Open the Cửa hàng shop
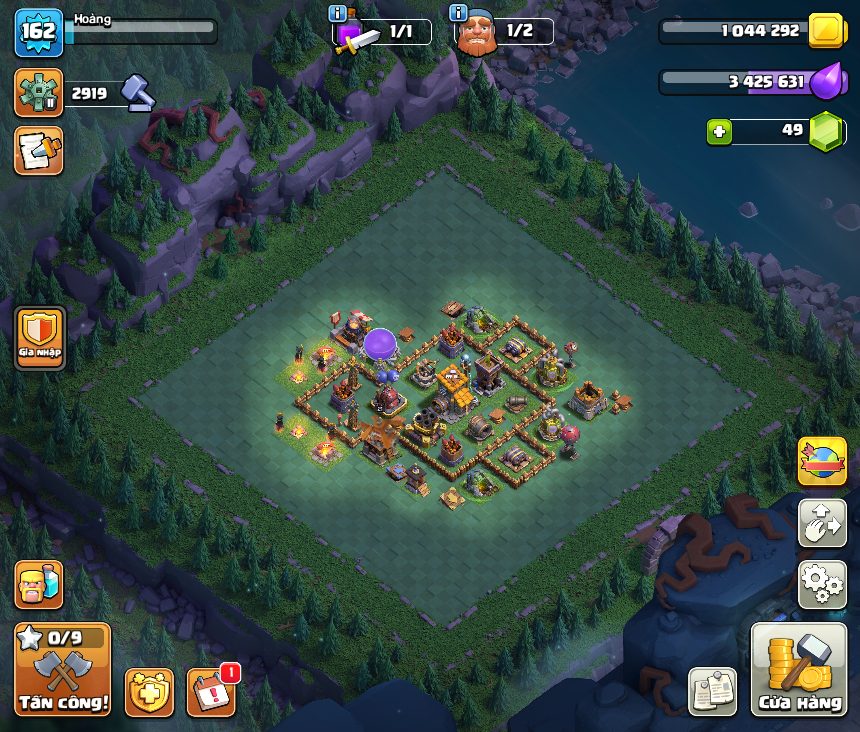 coord(798,669)
